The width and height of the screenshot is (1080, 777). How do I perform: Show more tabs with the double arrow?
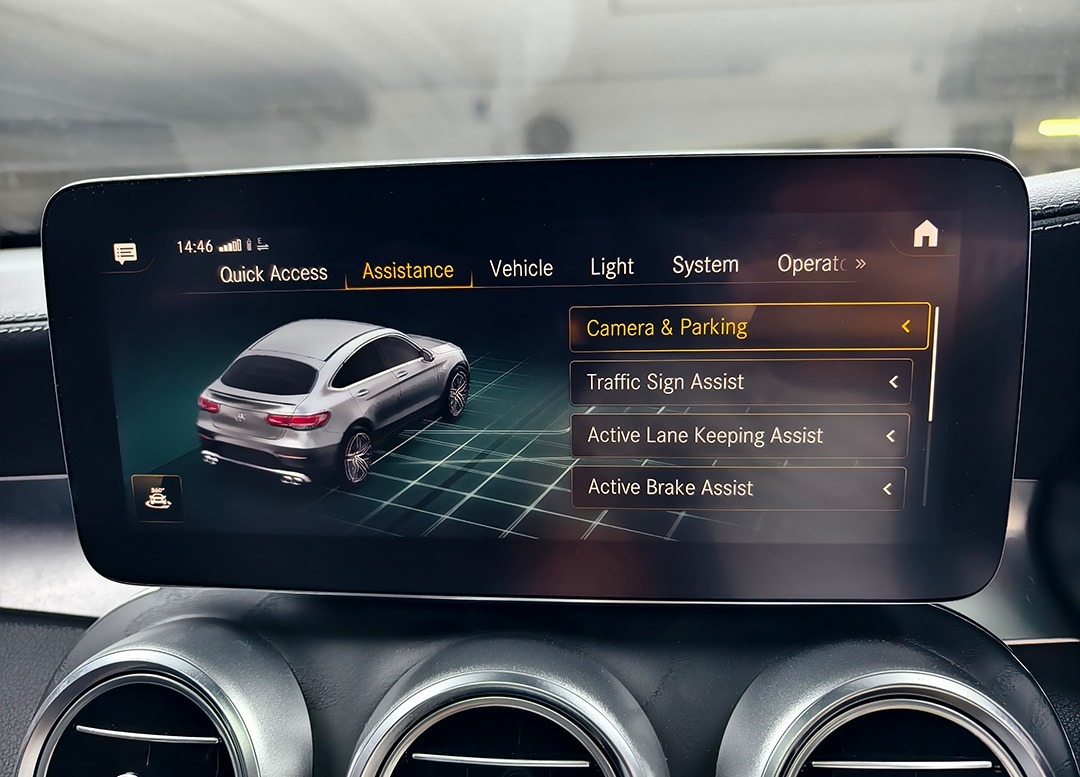point(860,263)
